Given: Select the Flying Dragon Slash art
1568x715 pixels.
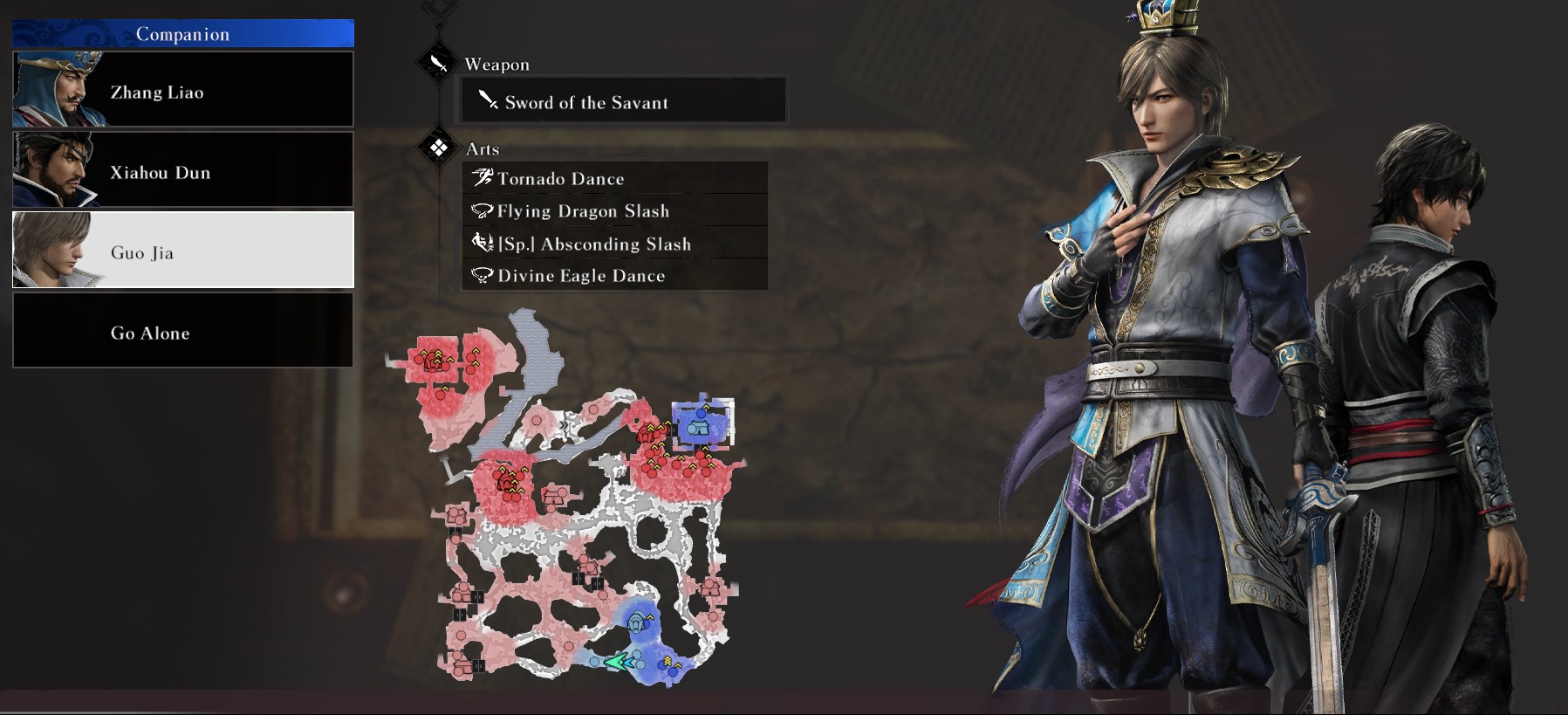Looking at the screenshot, I should point(615,210).
